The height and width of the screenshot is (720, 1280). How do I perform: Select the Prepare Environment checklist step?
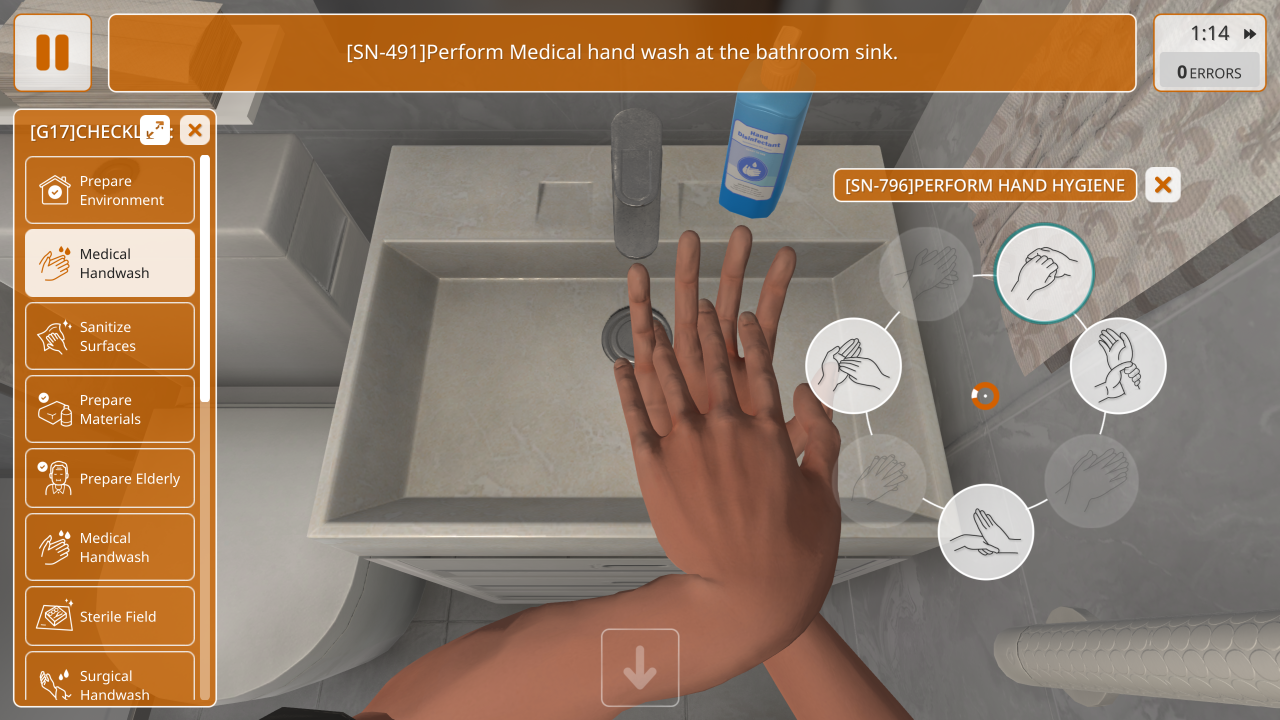(x=110, y=190)
